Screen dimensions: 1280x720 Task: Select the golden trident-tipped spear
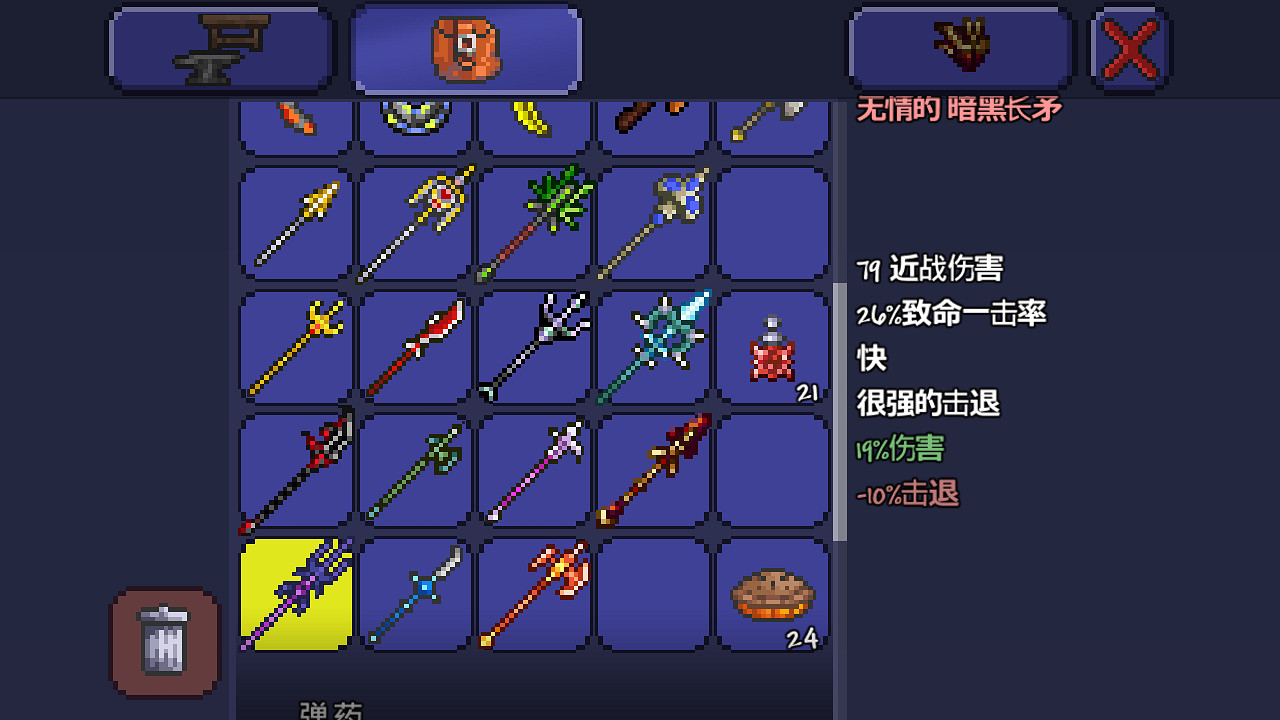click(x=295, y=345)
